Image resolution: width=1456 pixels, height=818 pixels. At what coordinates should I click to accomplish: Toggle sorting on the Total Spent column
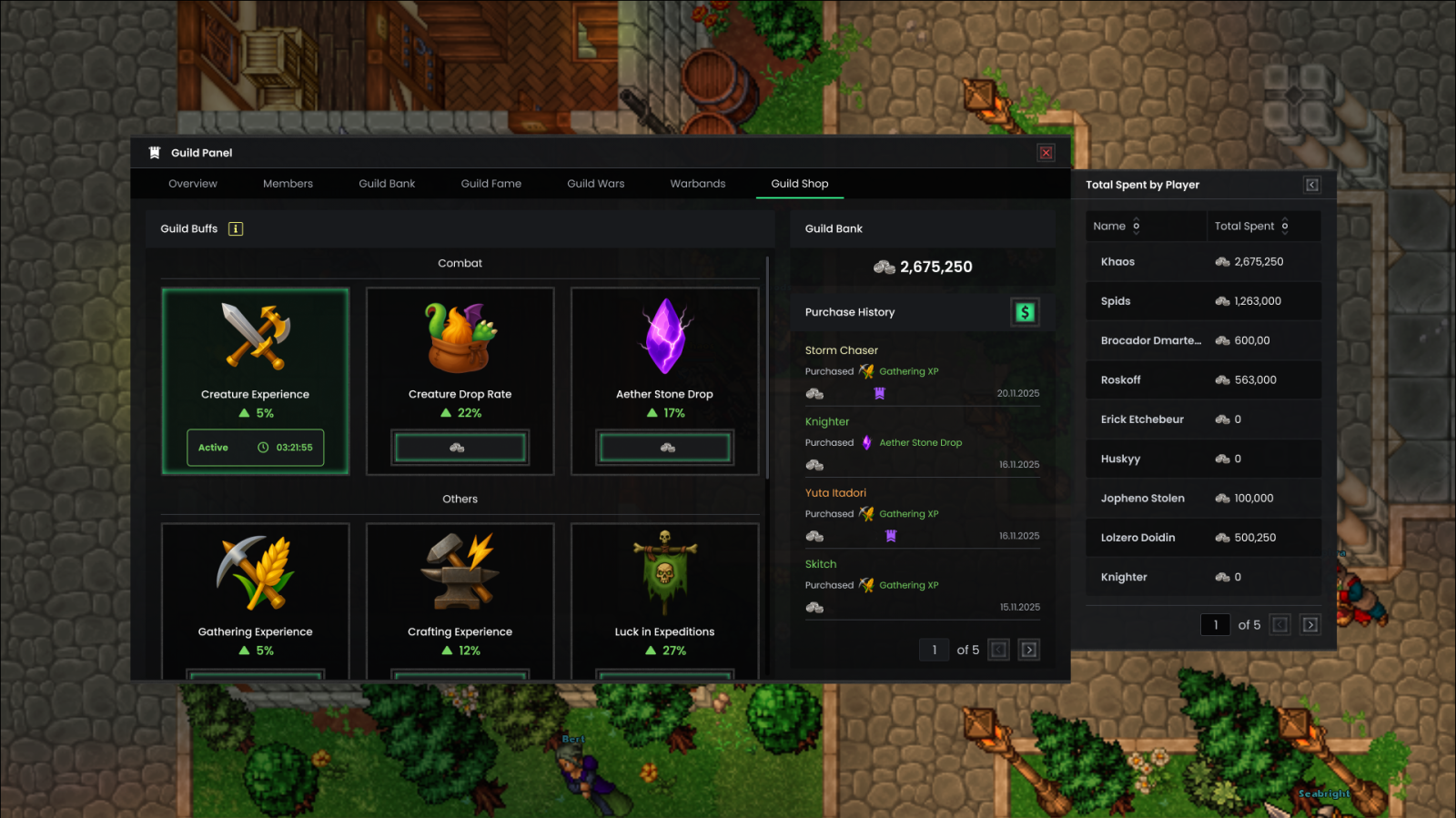point(1285,226)
